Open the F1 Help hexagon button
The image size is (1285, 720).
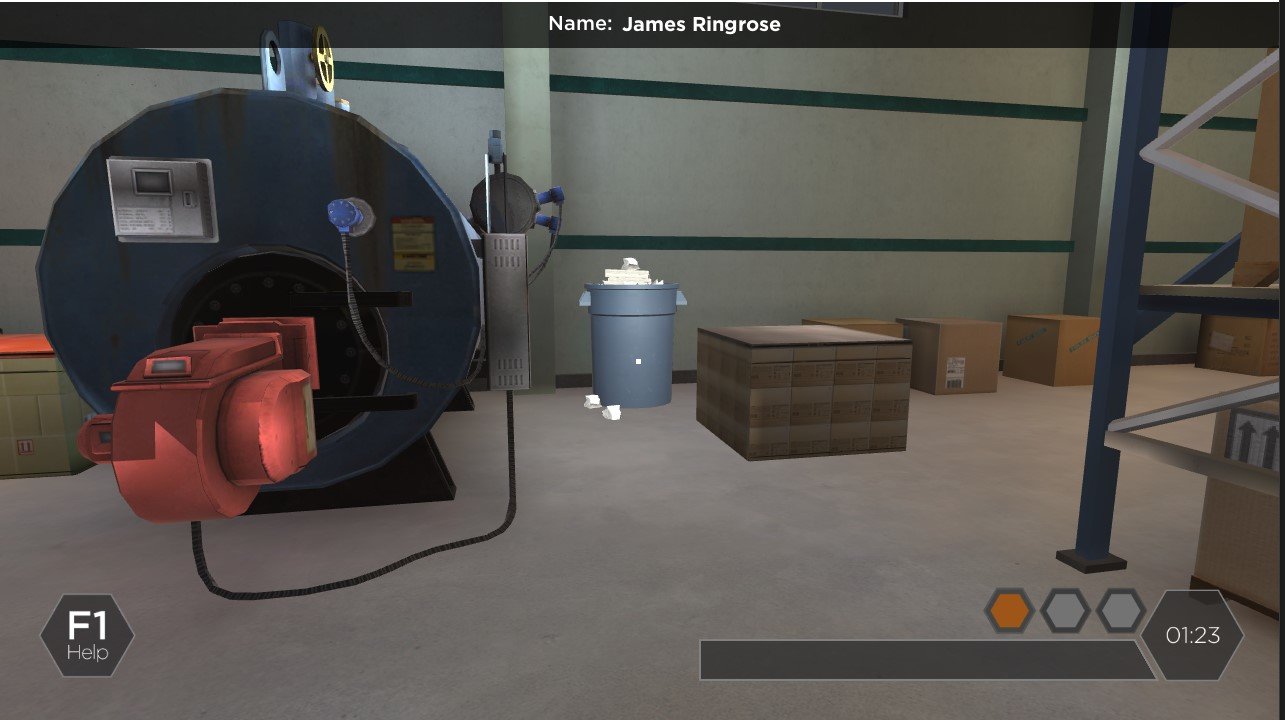[x=87, y=635]
